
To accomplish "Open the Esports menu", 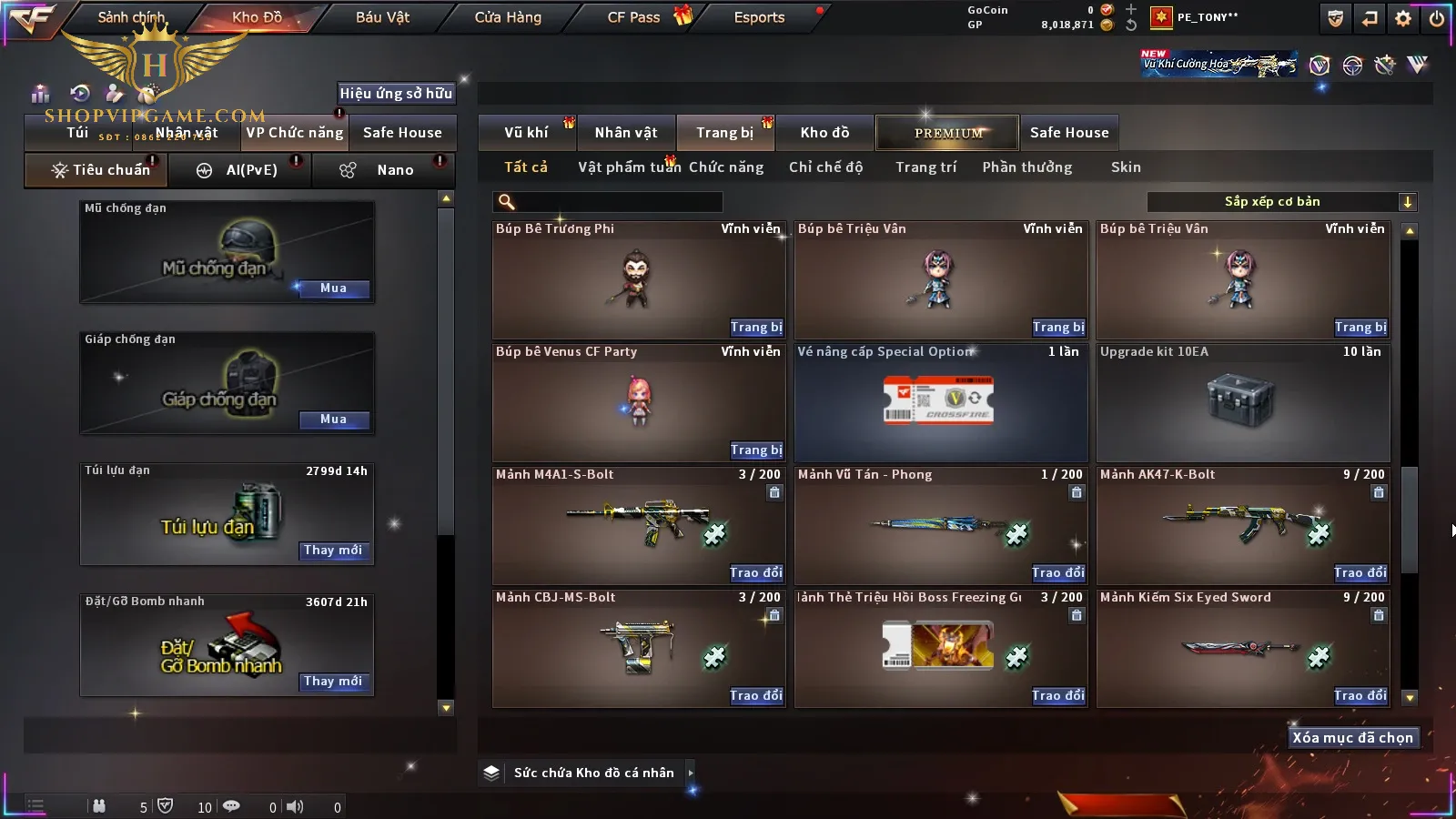I will (759, 17).
